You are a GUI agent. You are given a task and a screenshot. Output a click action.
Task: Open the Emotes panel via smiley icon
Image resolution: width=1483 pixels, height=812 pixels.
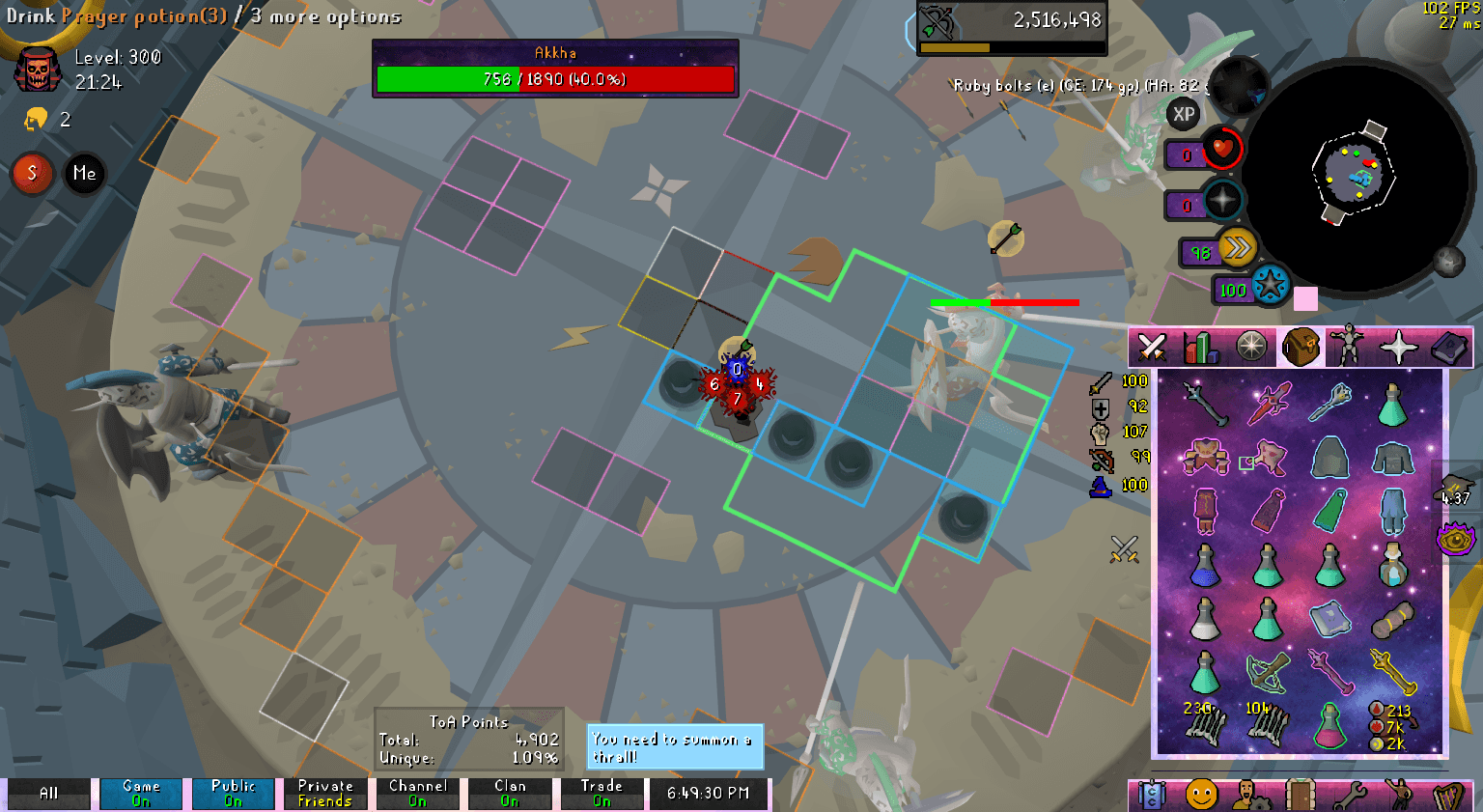click(1203, 792)
